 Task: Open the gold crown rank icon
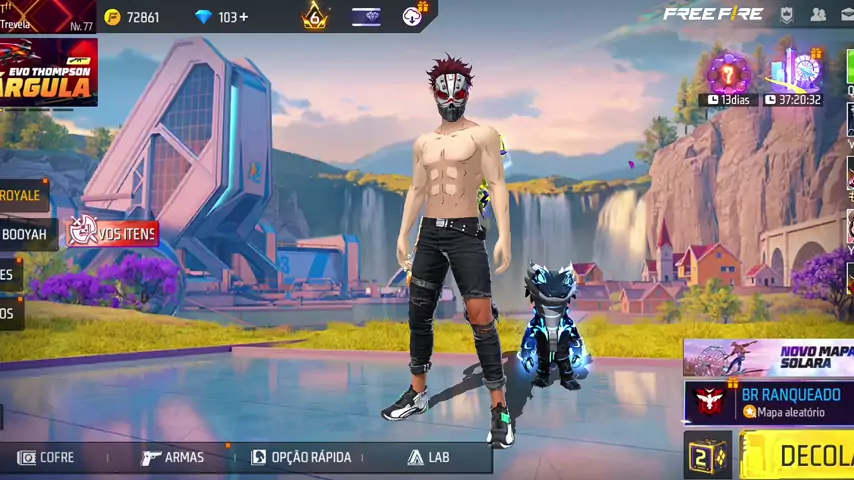[315, 16]
